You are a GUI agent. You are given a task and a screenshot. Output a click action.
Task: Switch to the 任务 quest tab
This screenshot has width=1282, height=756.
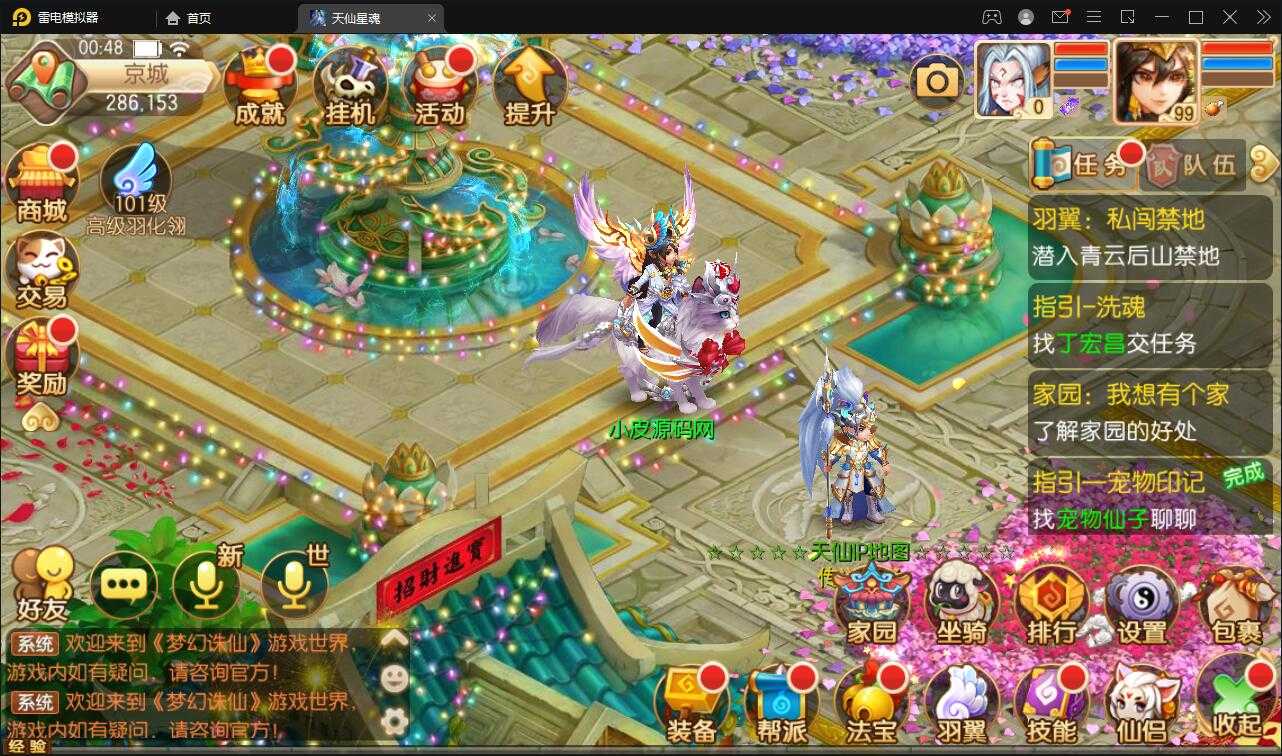[x=1080, y=163]
